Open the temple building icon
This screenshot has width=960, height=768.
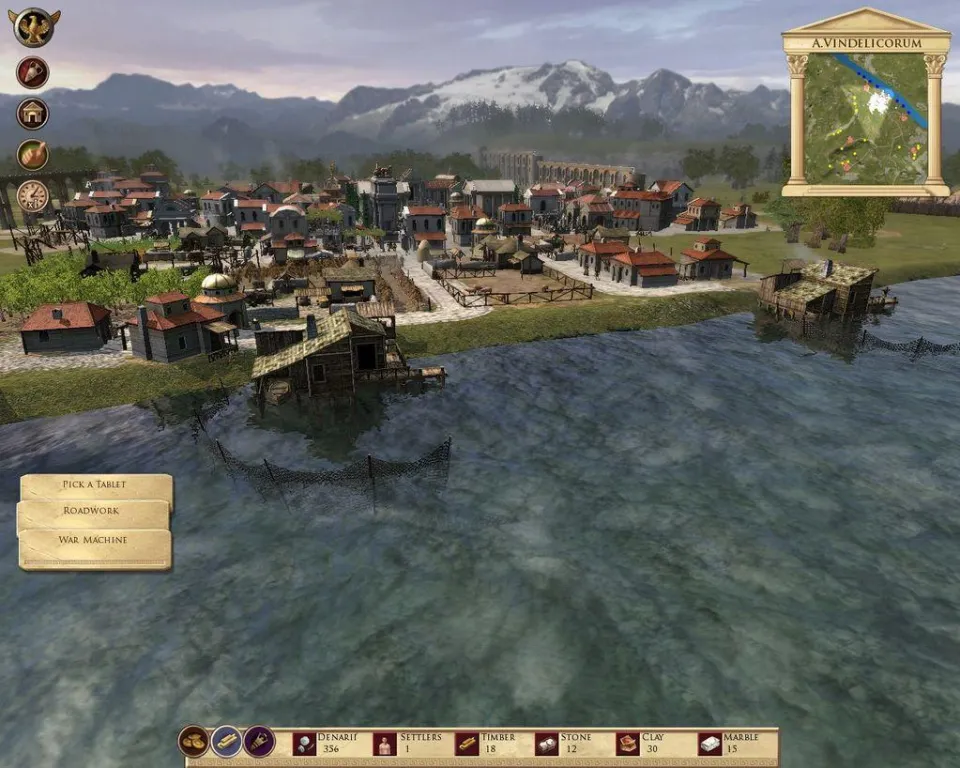33,114
